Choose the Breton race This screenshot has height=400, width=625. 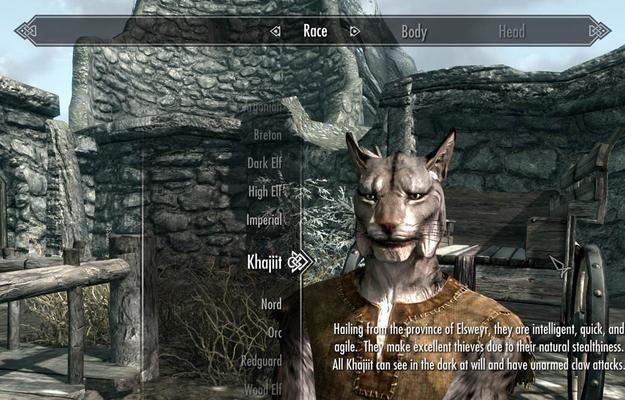(x=267, y=134)
